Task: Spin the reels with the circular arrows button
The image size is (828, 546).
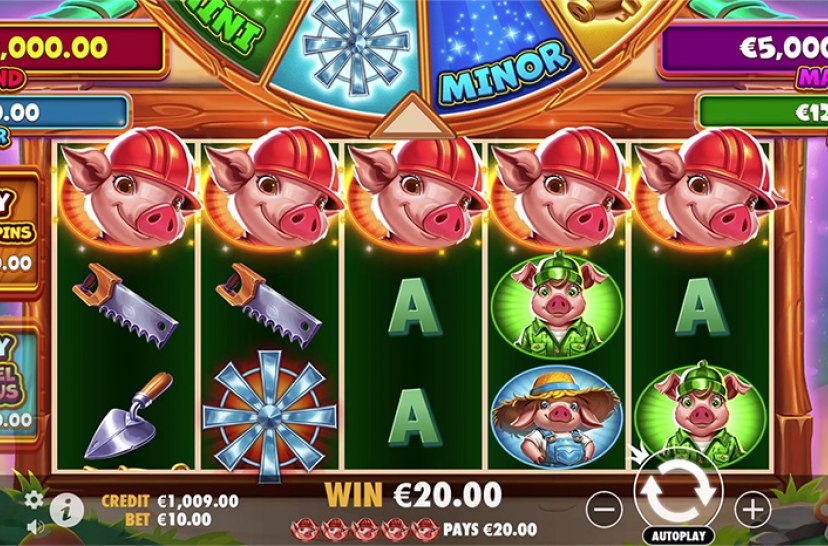Action: click(677, 489)
